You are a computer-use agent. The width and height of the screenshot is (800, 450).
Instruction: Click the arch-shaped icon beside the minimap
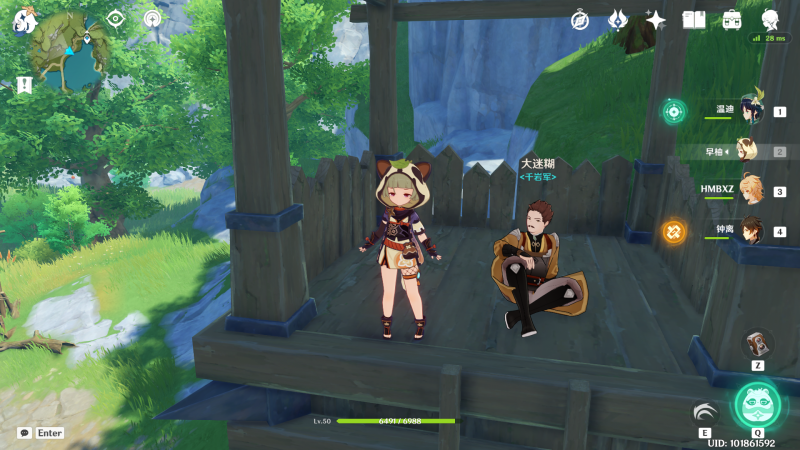pos(152,19)
